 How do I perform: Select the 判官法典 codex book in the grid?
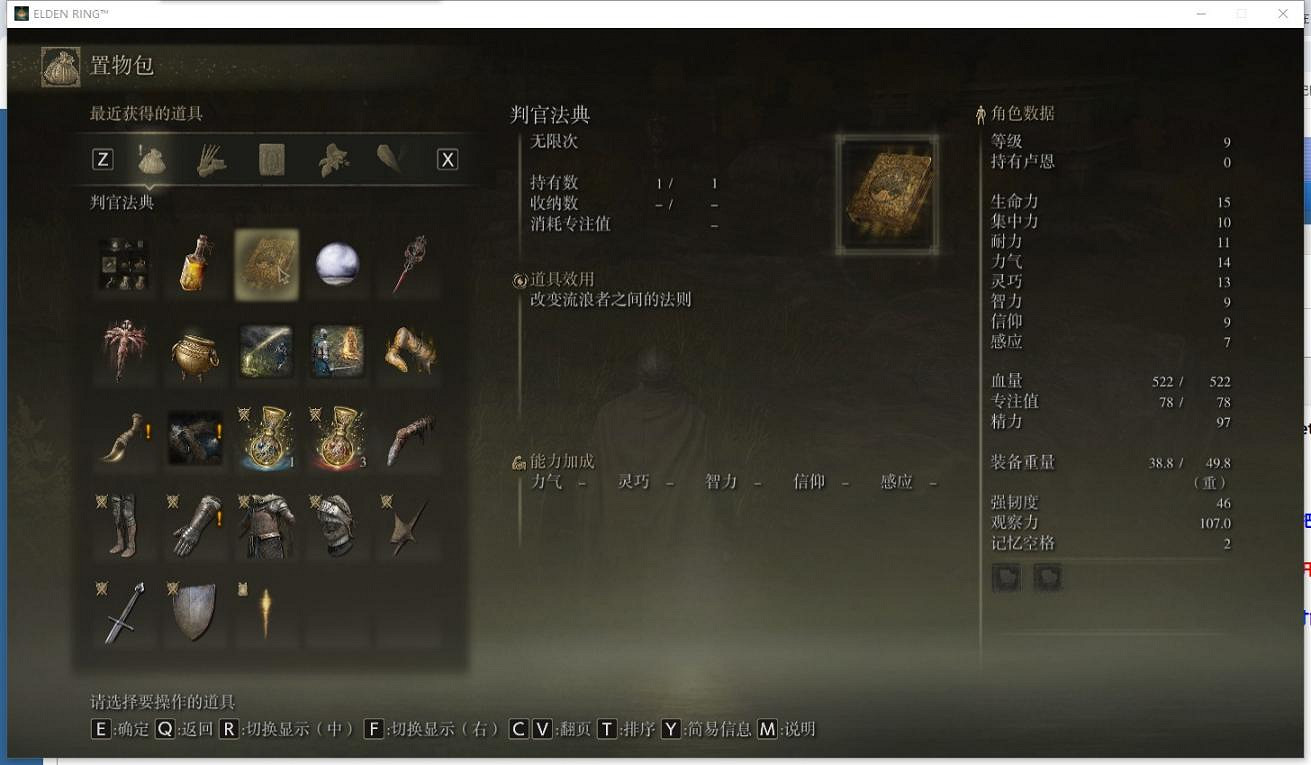pyautogui.click(x=266, y=263)
